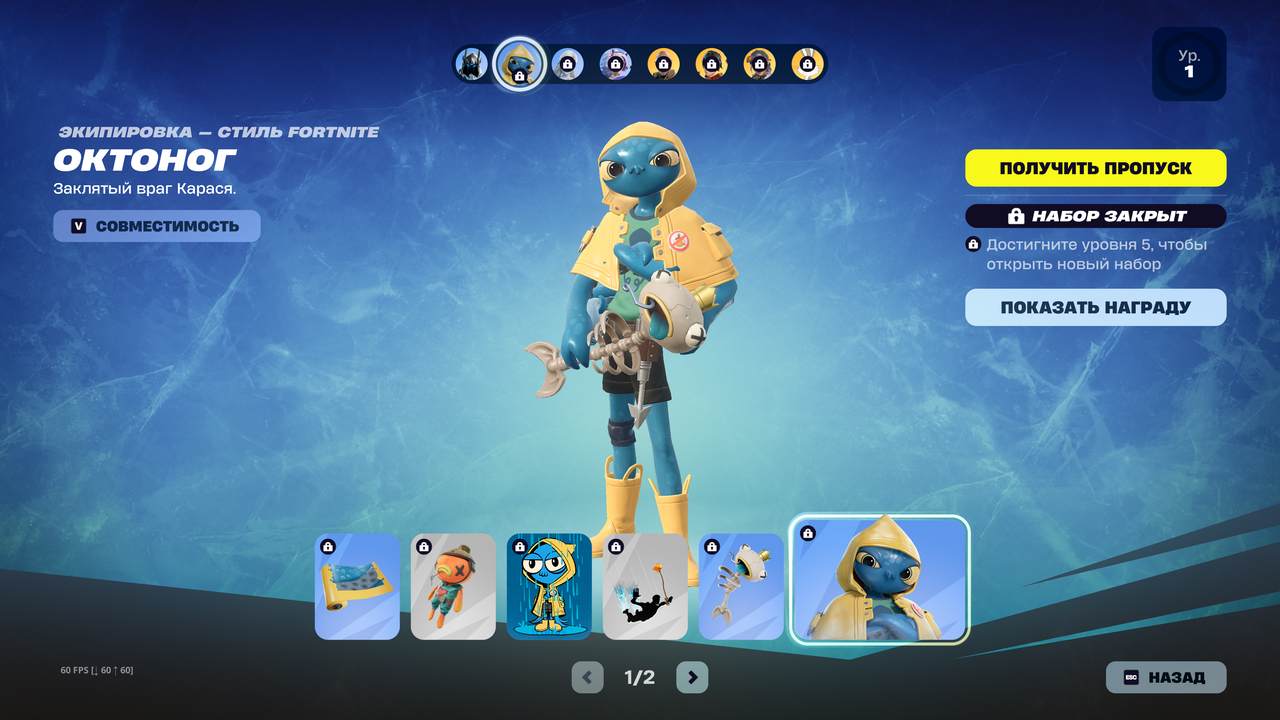Open the locked pink-haired character set

615,64
